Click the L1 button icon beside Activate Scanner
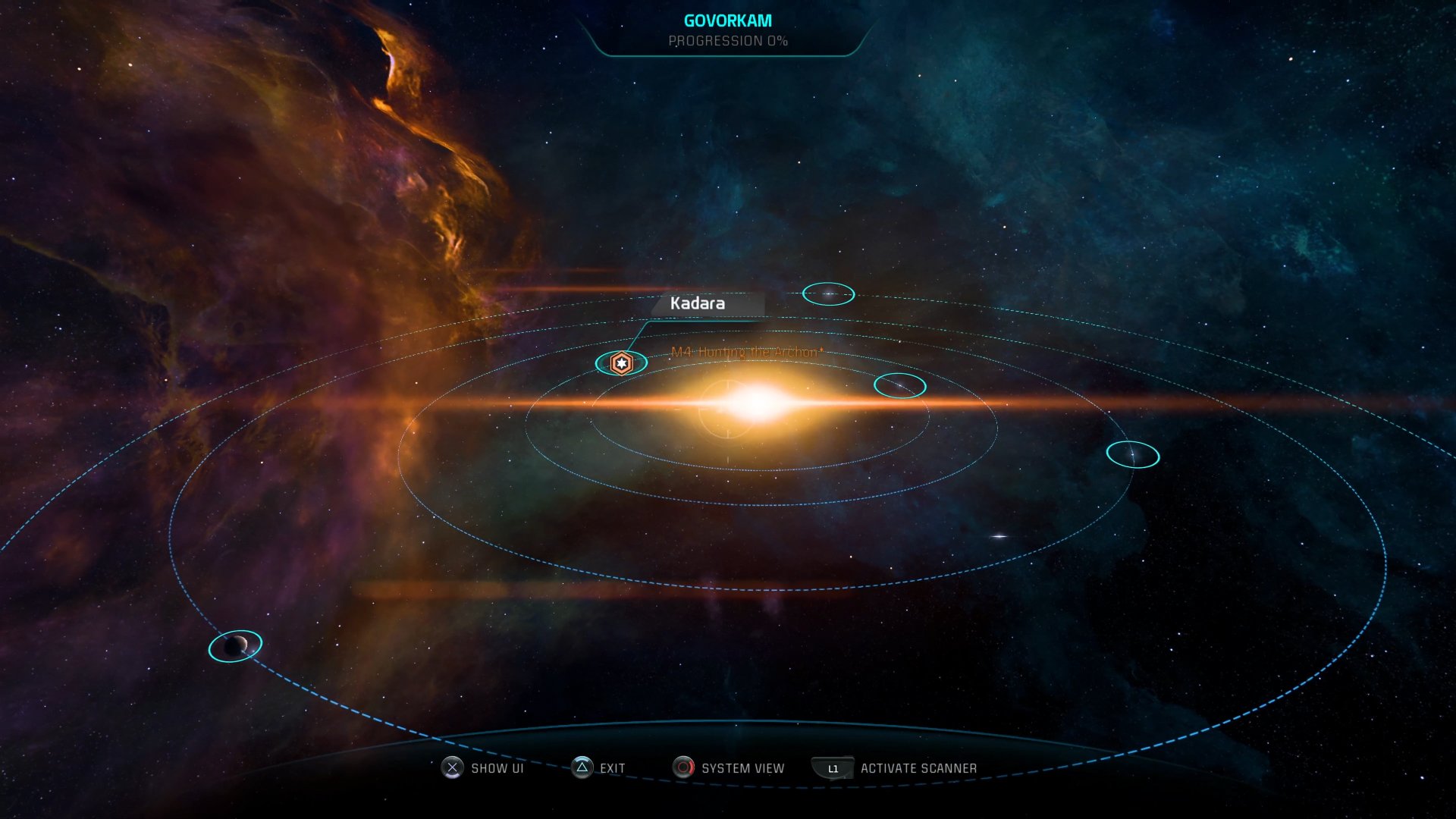This screenshot has height=819, width=1456. pos(832,767)
